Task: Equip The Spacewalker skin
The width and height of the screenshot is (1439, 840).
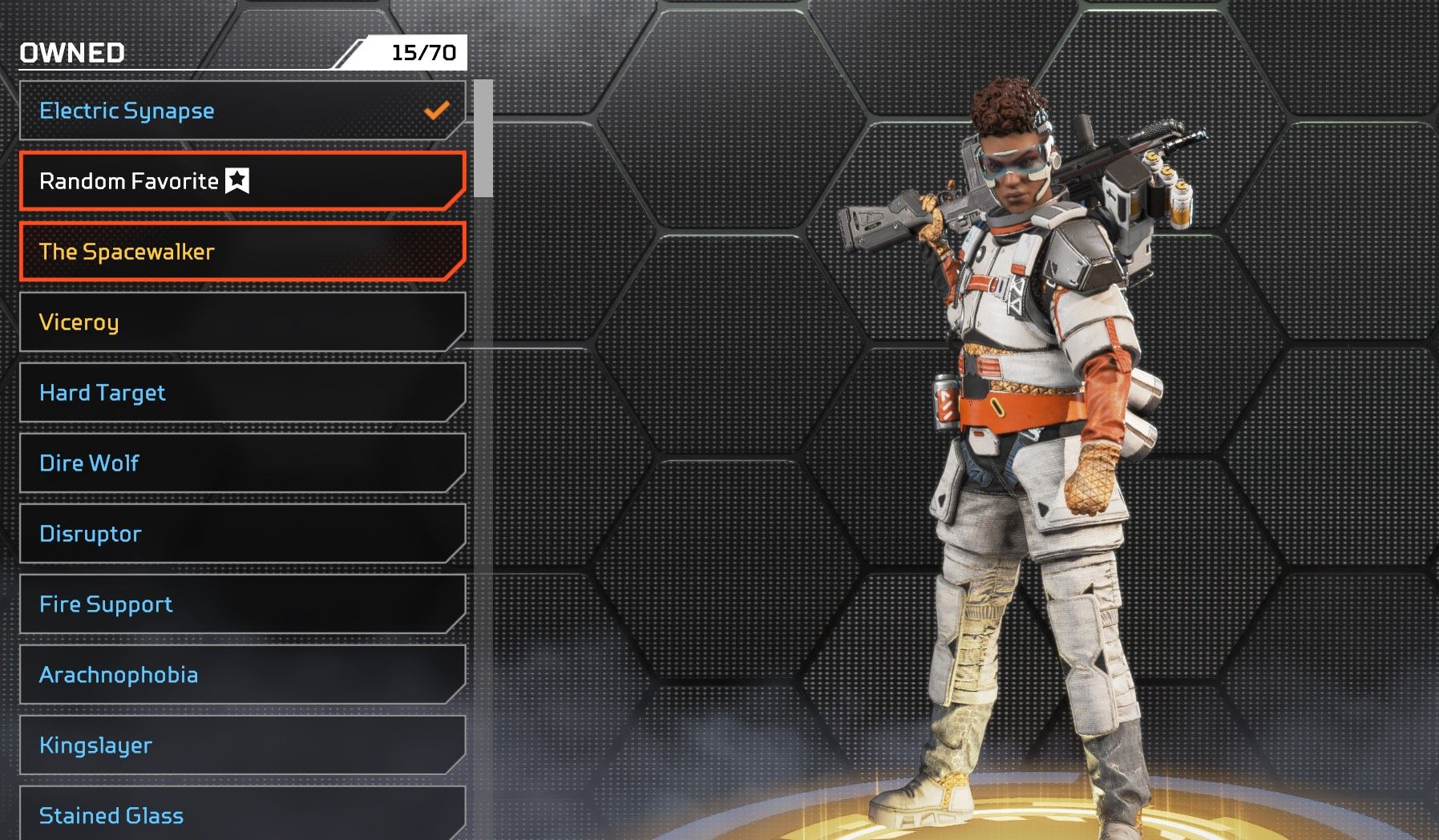Action: 241,252
